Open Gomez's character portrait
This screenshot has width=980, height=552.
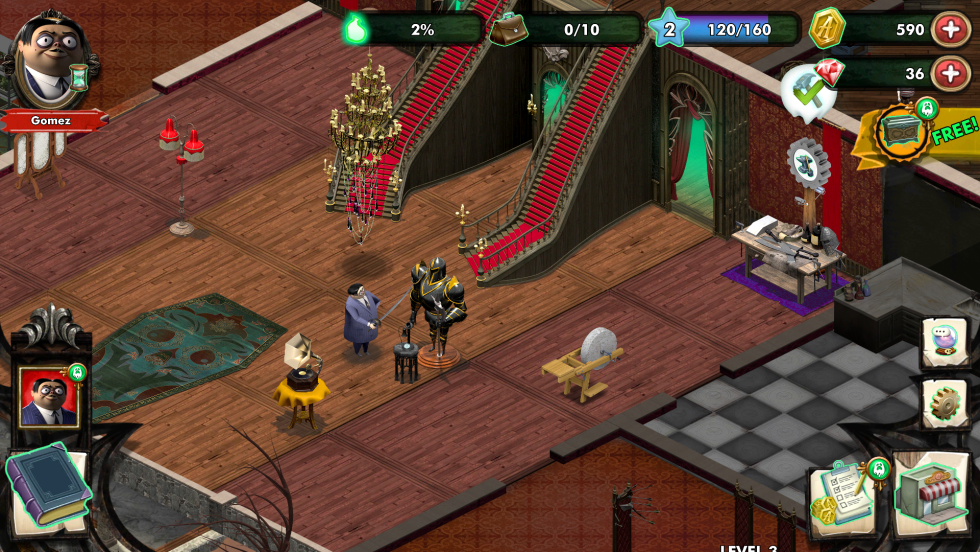[x=54, y=60]
